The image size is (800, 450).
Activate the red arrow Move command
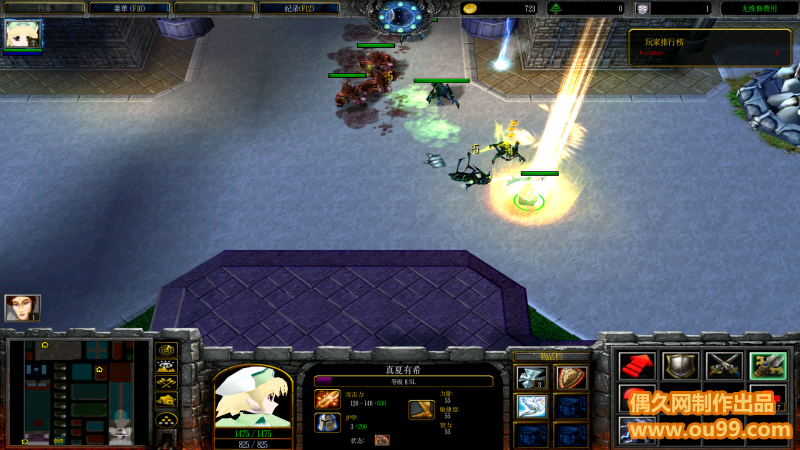click(636, 366)
